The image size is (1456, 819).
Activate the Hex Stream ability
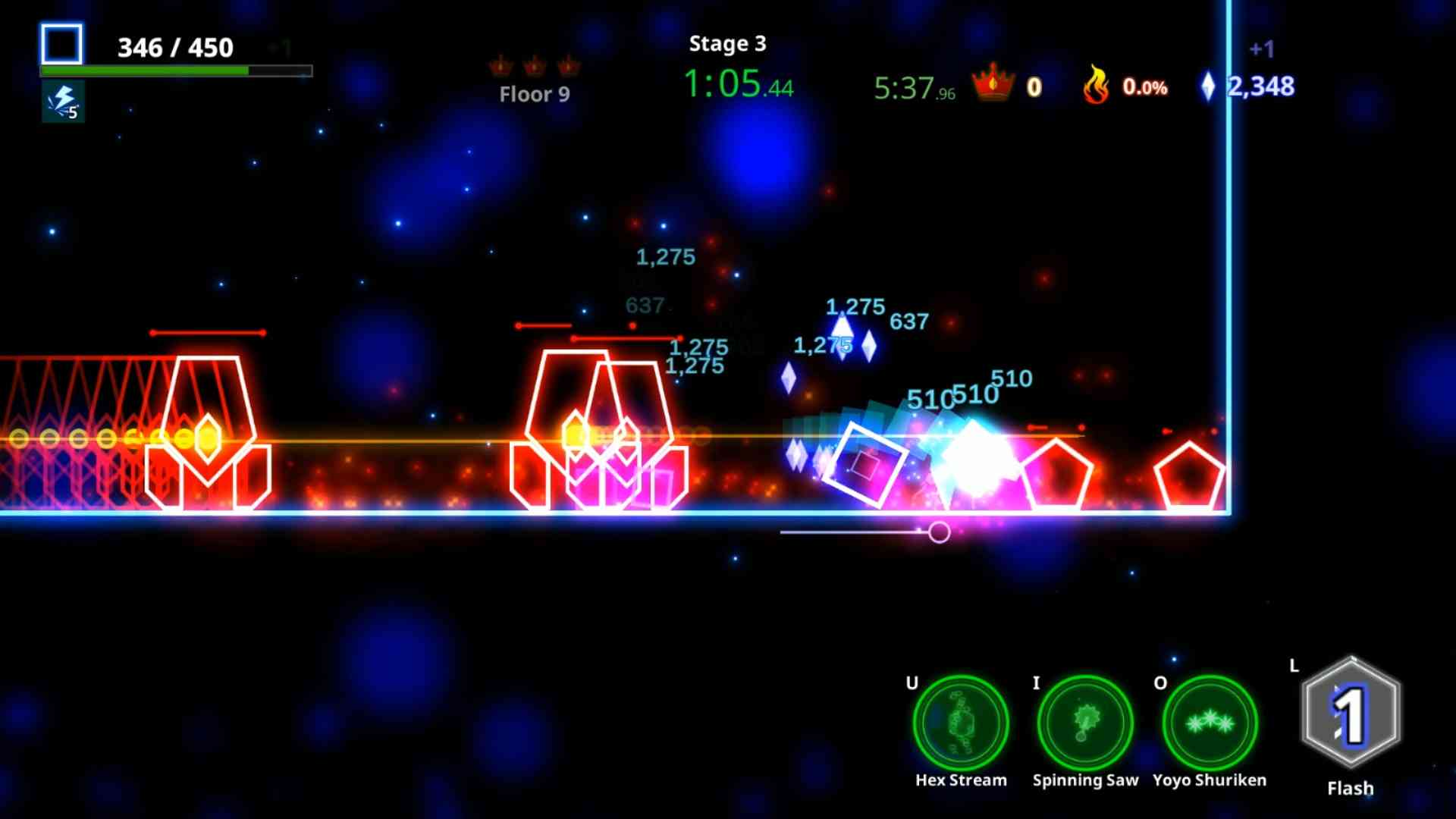(x=961, y=723)
